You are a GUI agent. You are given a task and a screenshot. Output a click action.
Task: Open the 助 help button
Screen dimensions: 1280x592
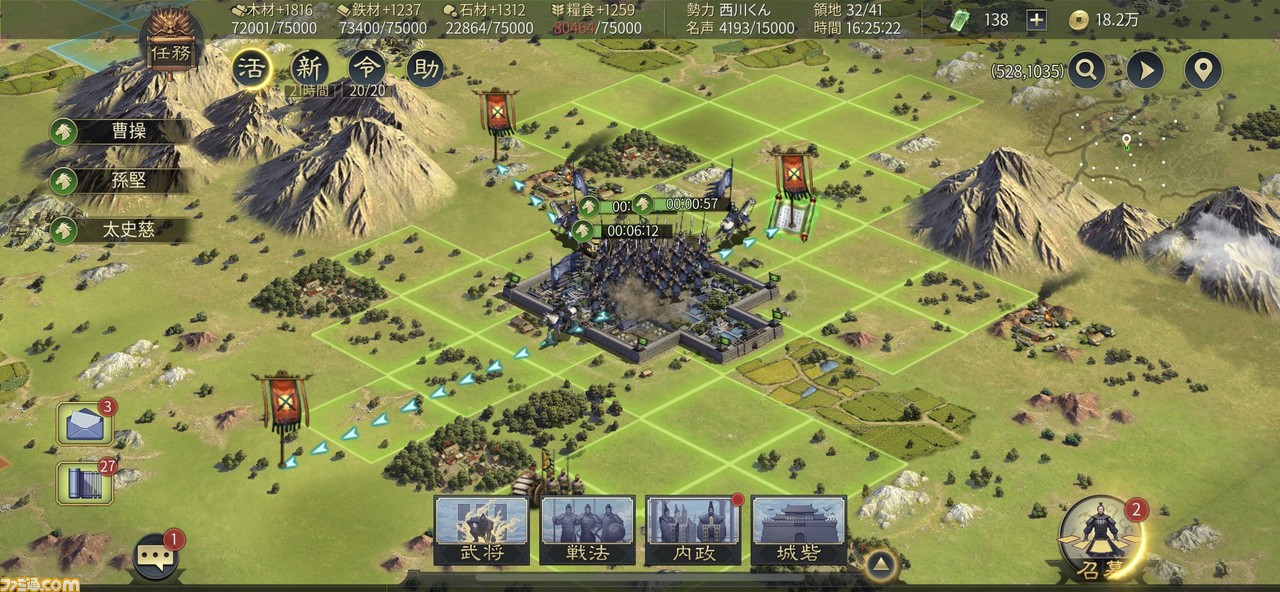click(x=425, y=68)
